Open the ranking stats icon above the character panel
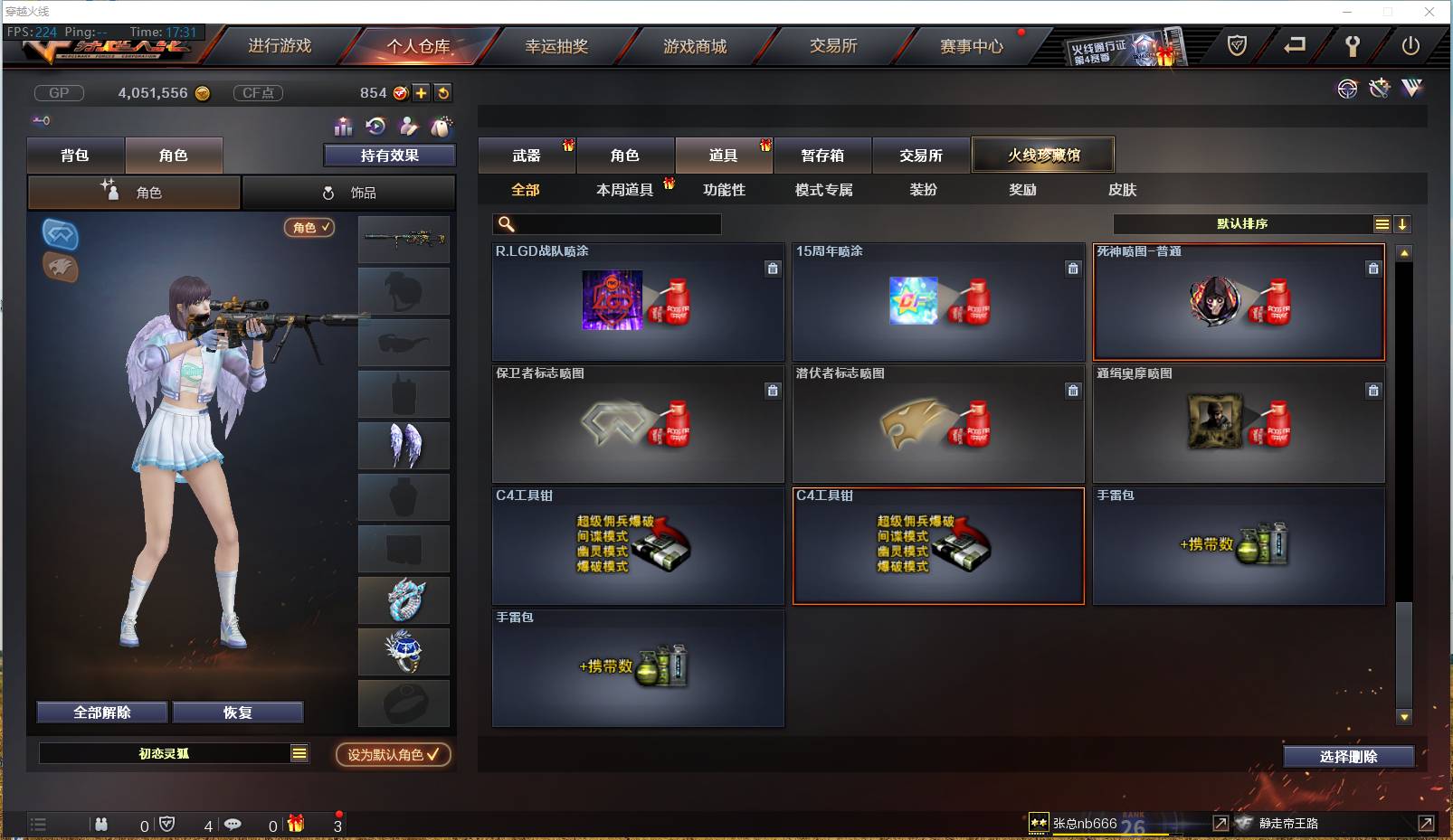Image resolution: width=1453 pixels, height=840 pixels. click(345, 127)
